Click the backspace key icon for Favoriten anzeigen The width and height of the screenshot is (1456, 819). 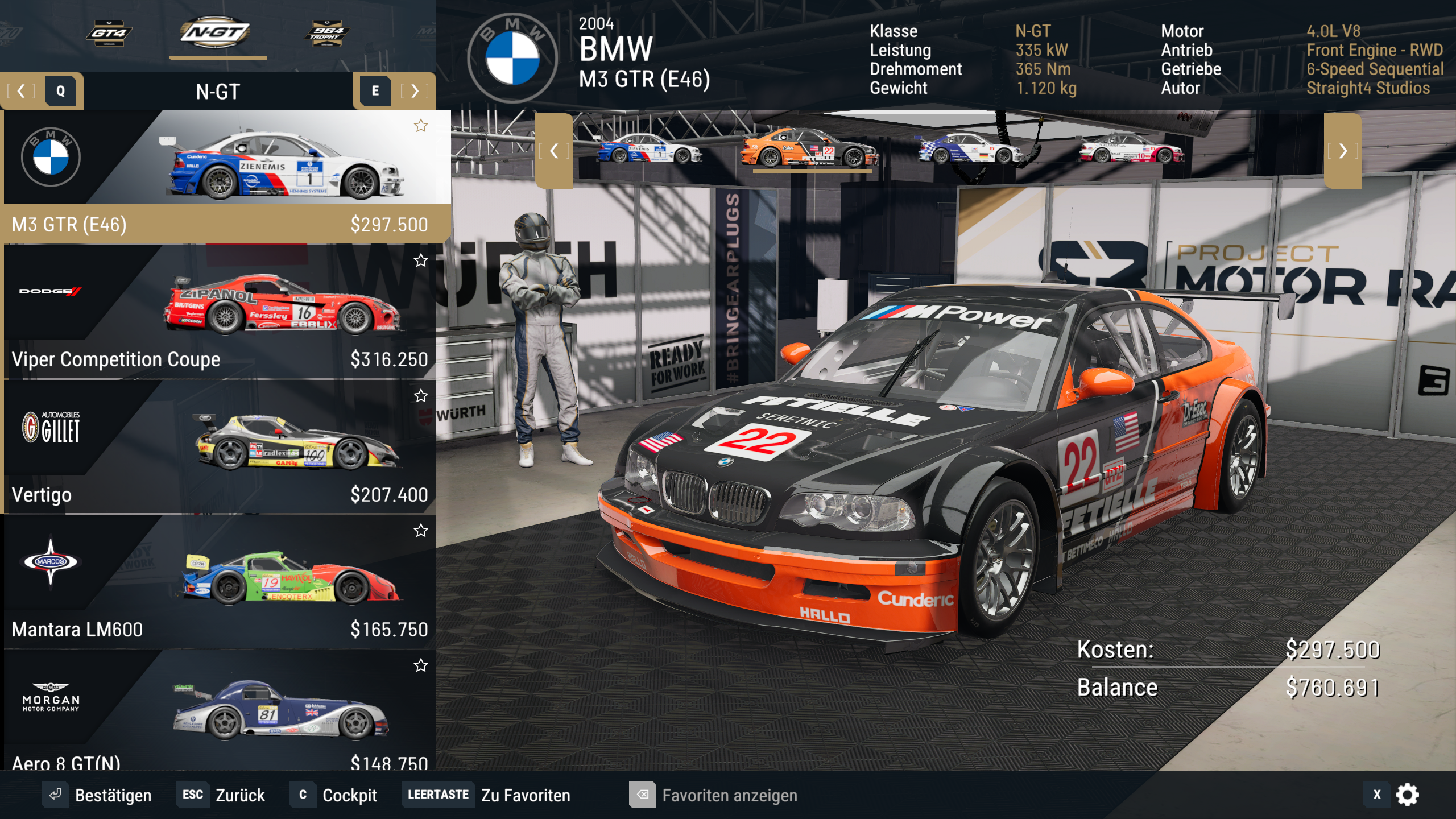click(644, 795)
